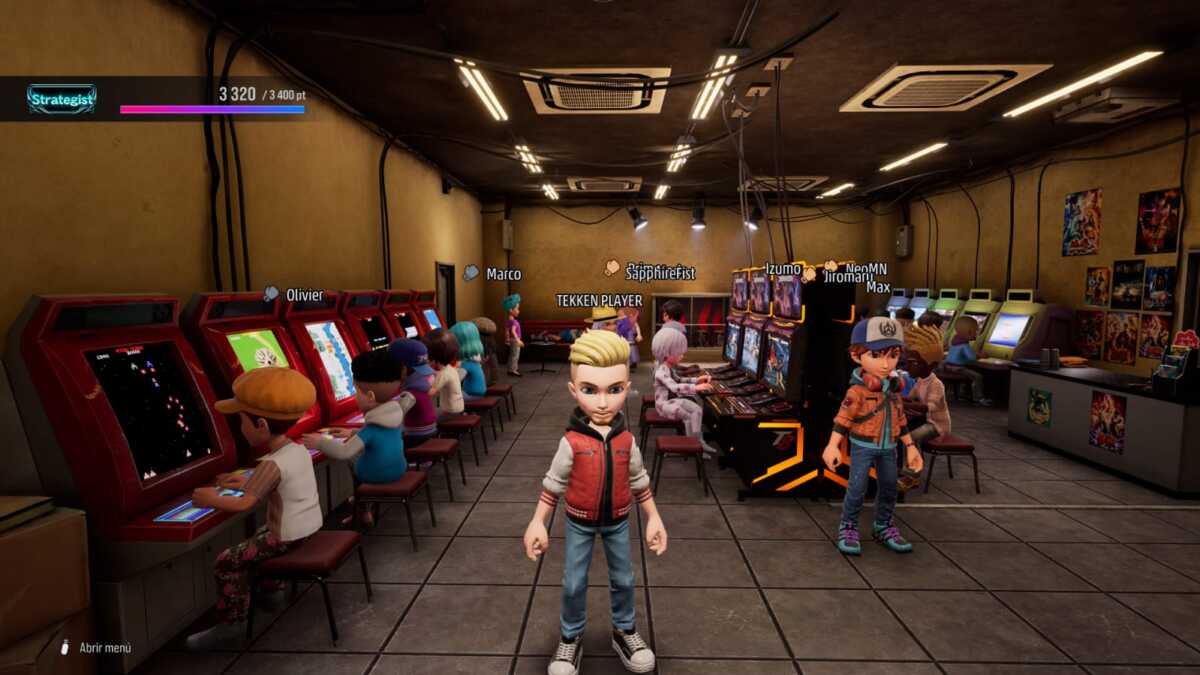Select the Marco player name tag

[x=503, y=274]
